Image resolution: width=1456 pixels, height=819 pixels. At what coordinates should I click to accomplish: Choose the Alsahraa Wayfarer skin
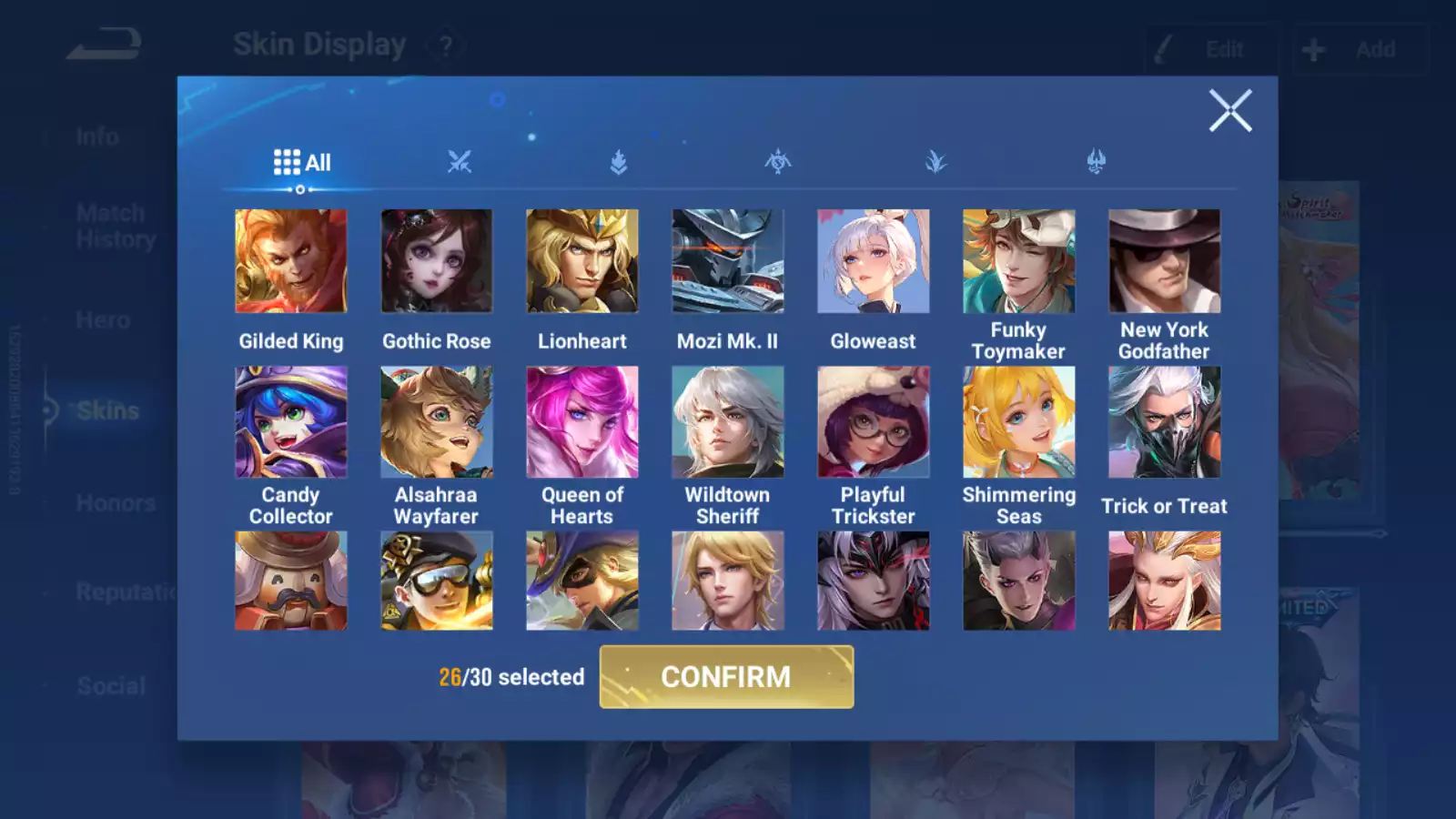437,422
